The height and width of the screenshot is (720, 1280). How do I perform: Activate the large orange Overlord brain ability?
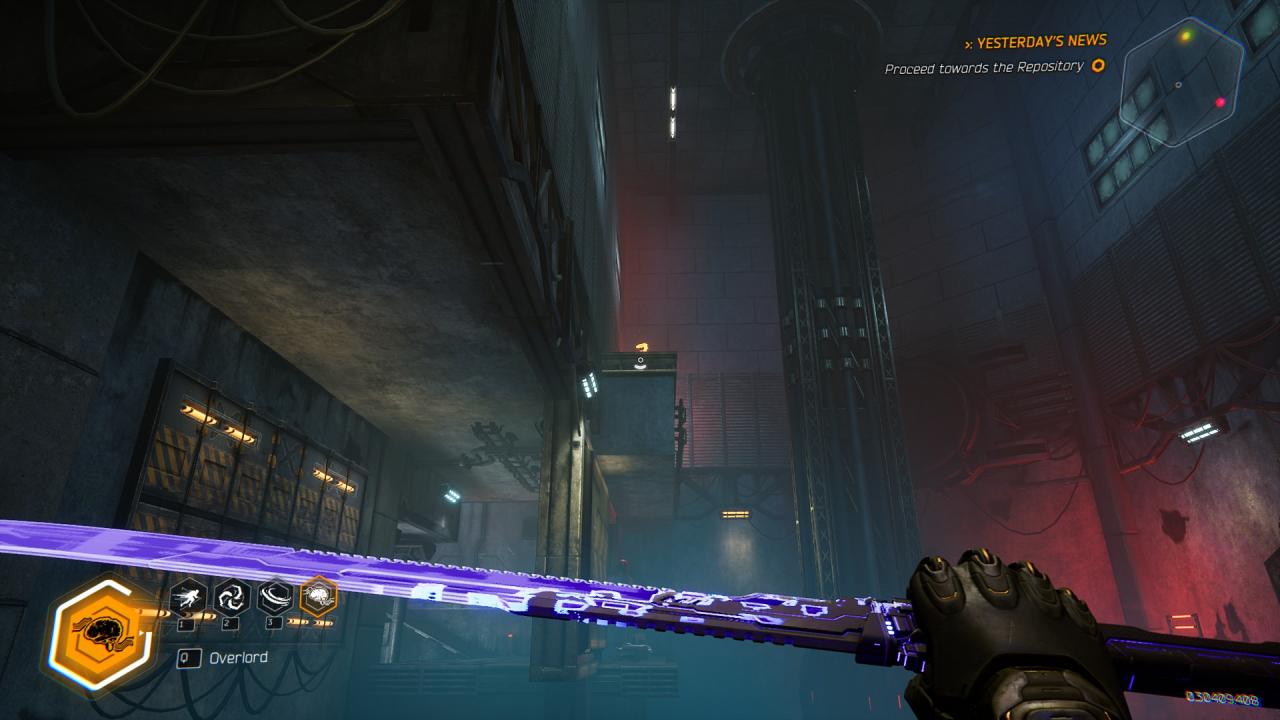click(102, 632)
